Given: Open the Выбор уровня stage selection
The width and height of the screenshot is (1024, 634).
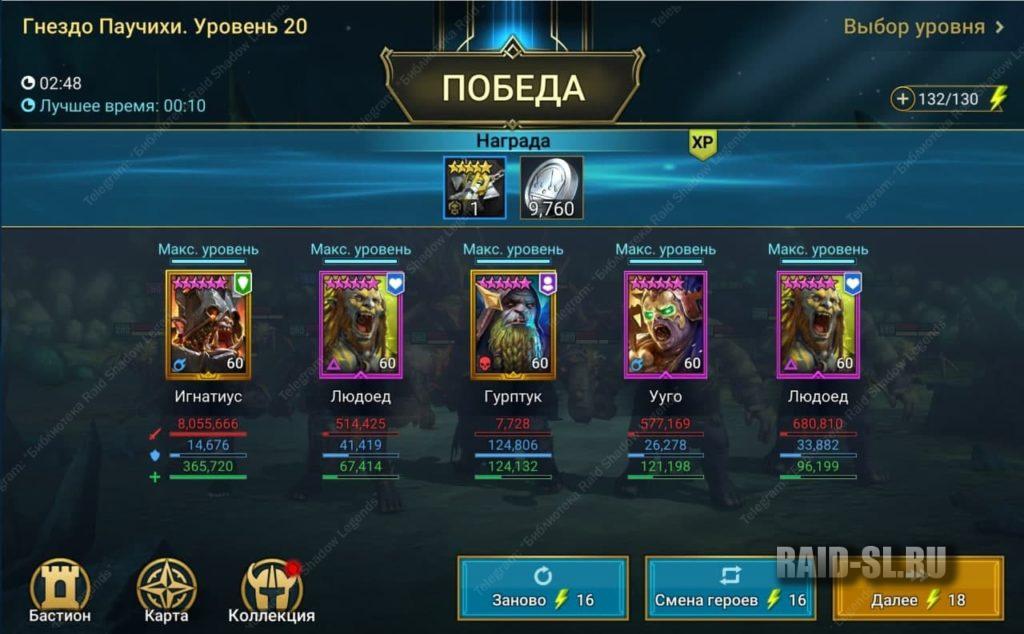Looking at the screenshot, I should pyautogui.click(x=923, y=27).
